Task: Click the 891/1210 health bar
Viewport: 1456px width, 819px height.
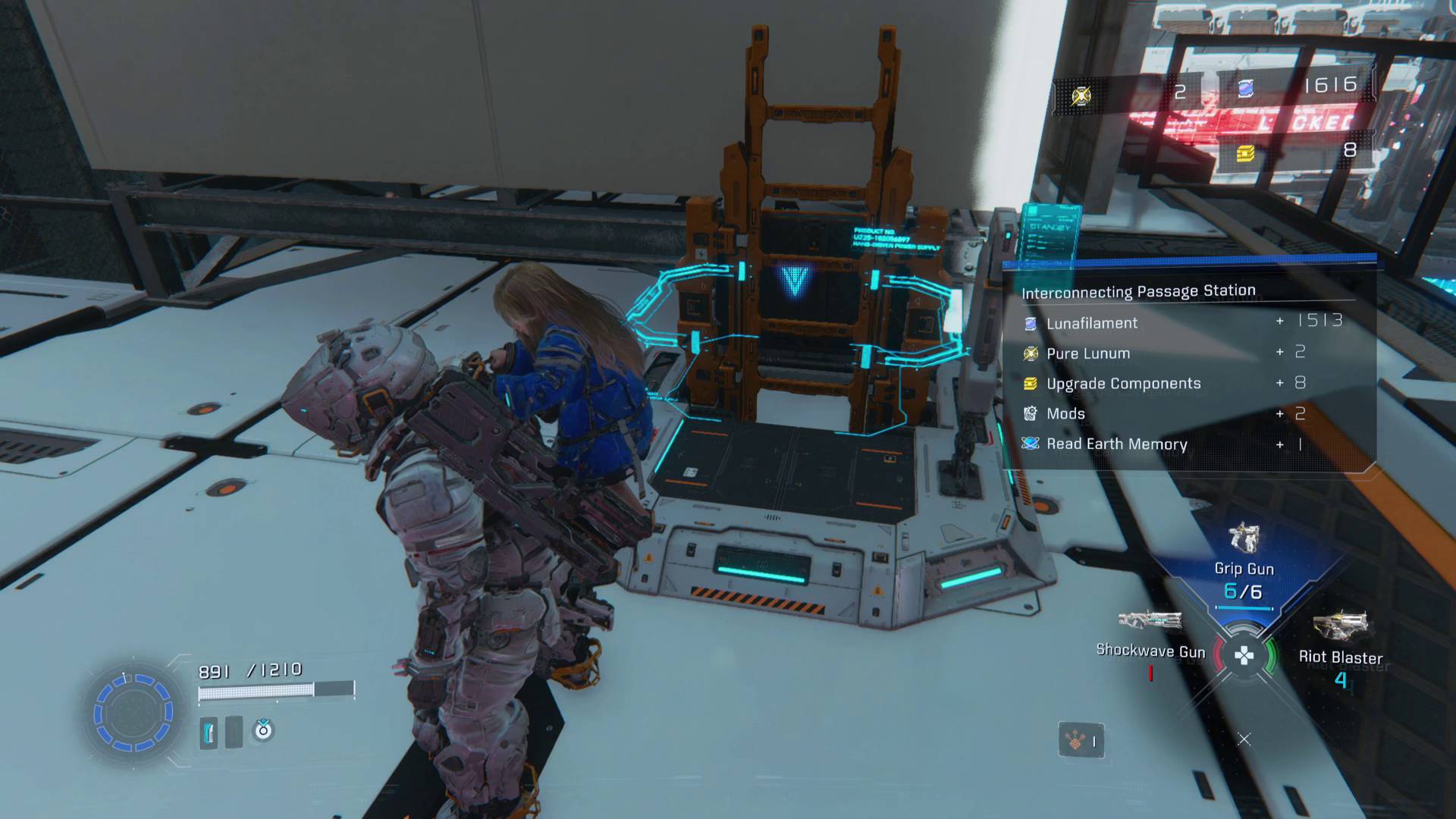Action: tap(277, 689)
